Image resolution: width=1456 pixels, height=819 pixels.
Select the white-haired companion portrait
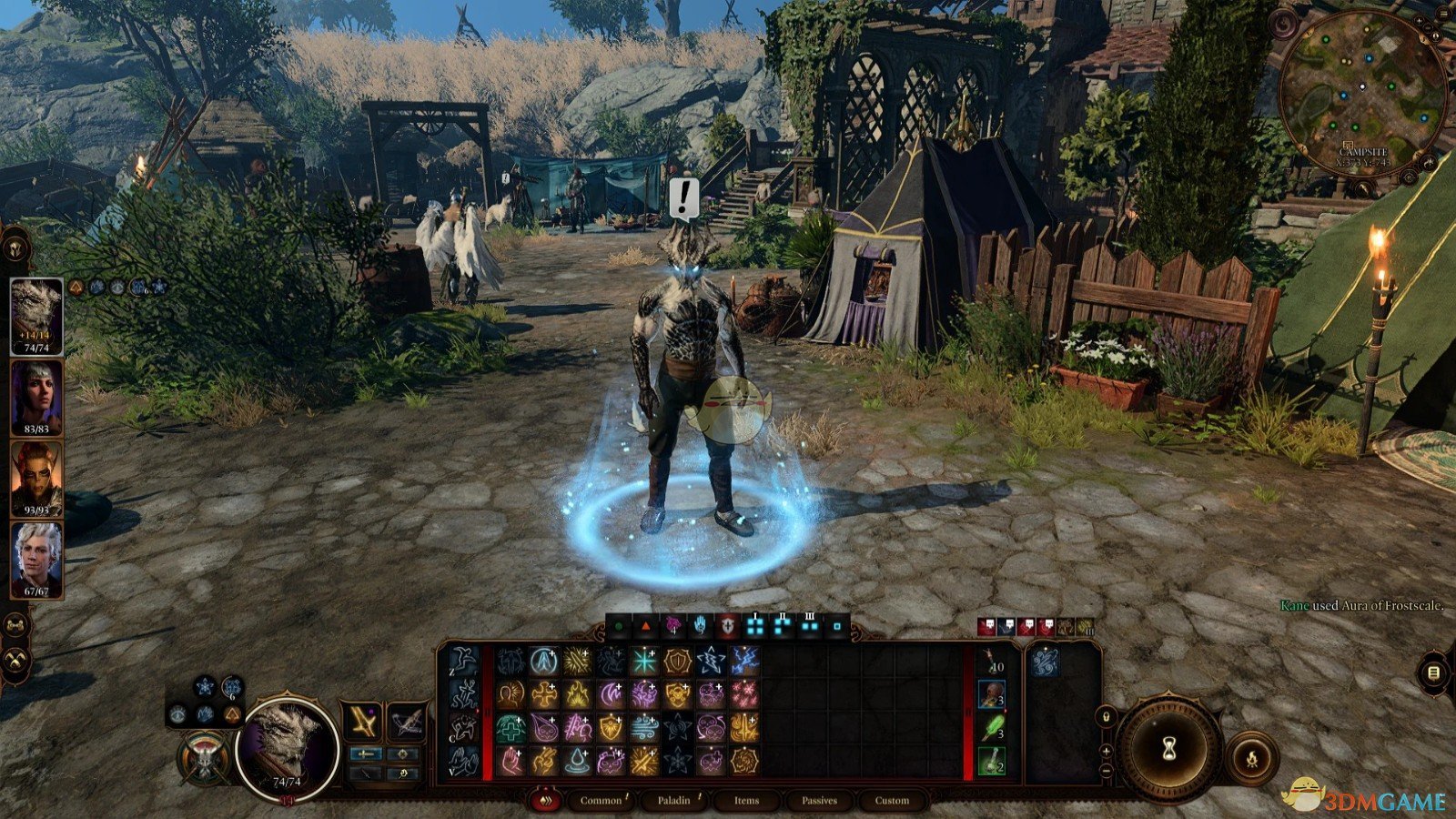pos(36,557)
